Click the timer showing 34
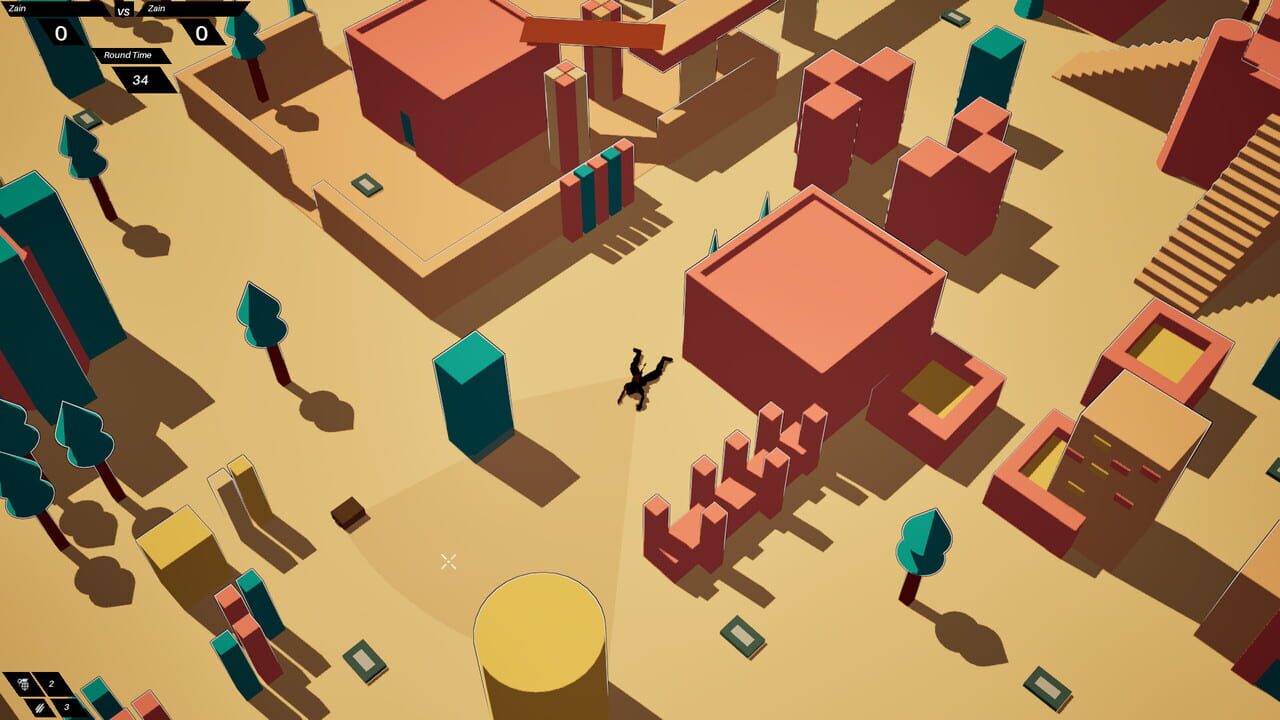Screen dimensions: 1280x720 [141, 80]
